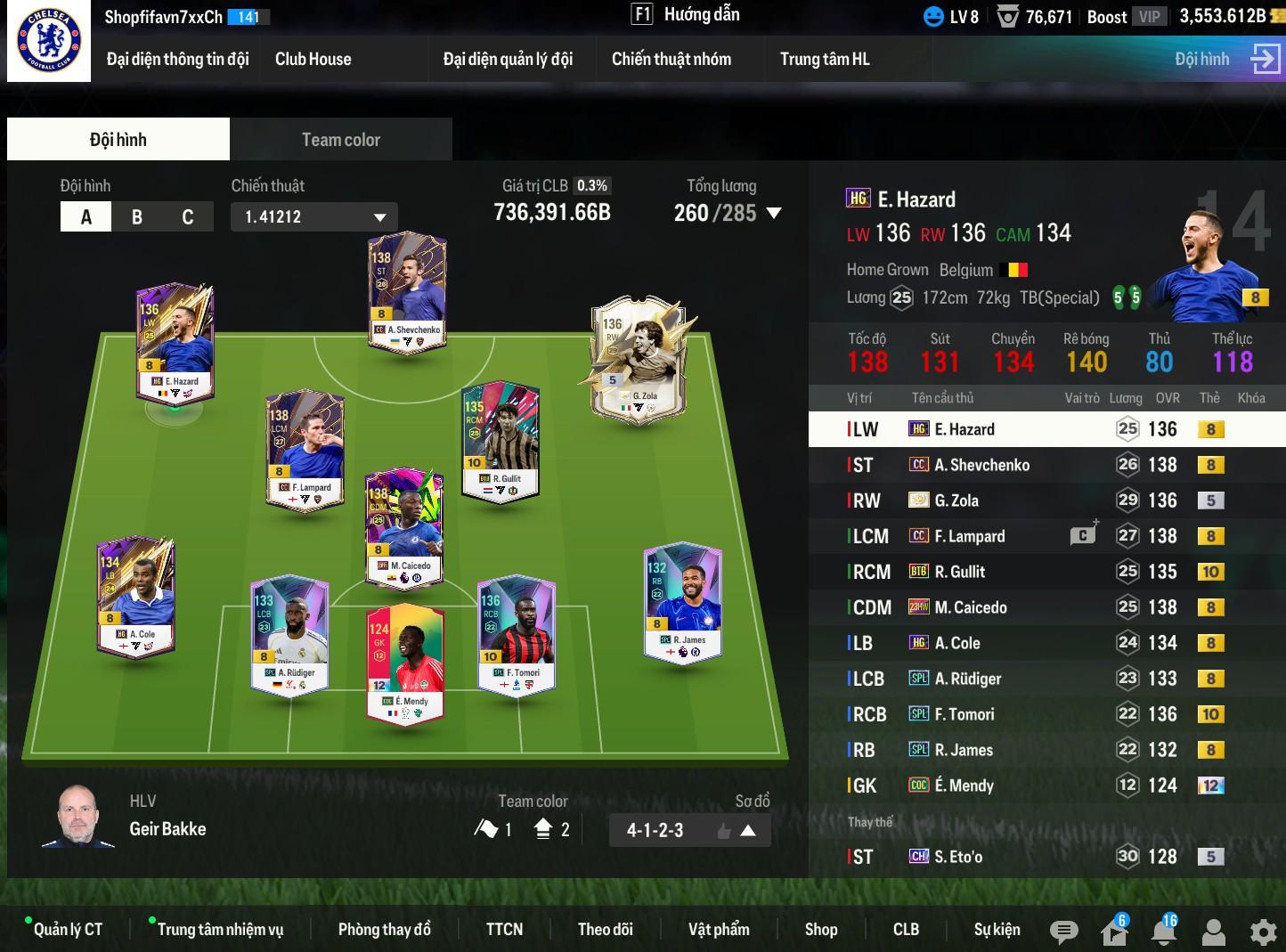Open Chiến thuật nhóm menu
The height and width of the screenshot is (952, 1286).
(x=671, y=60)
